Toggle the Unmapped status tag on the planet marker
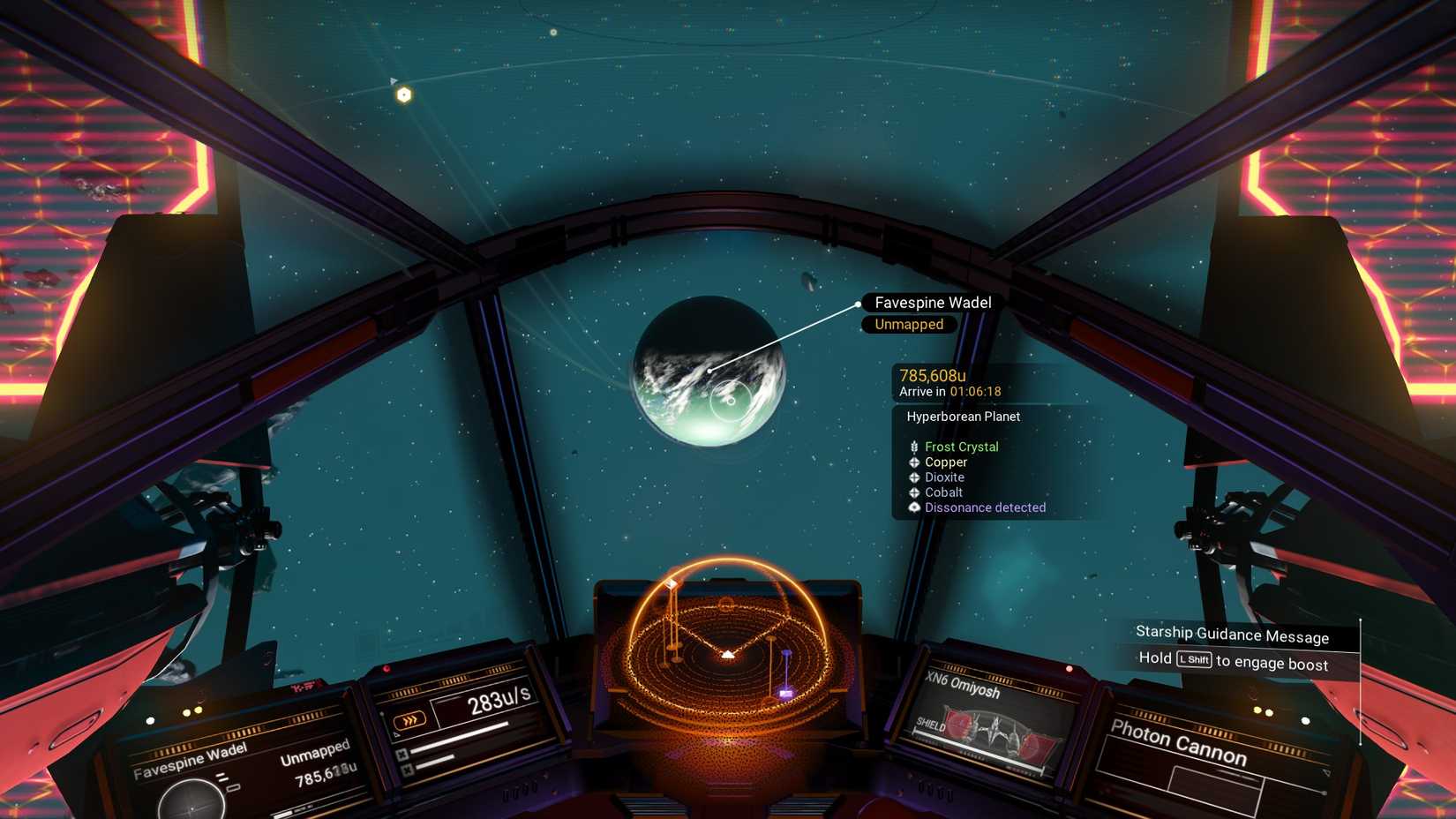 click(x=908, y=324)
